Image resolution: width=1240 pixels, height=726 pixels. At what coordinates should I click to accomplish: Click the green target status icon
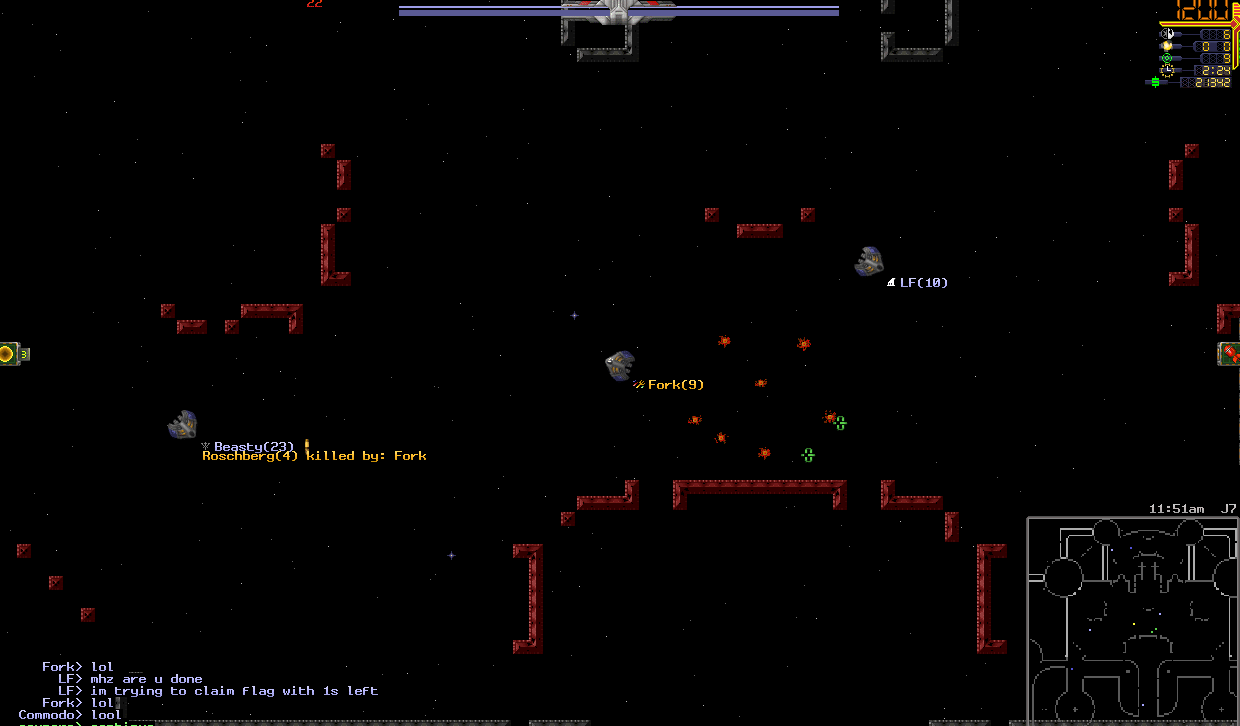pyautogui.click(x=1166, y=58)
